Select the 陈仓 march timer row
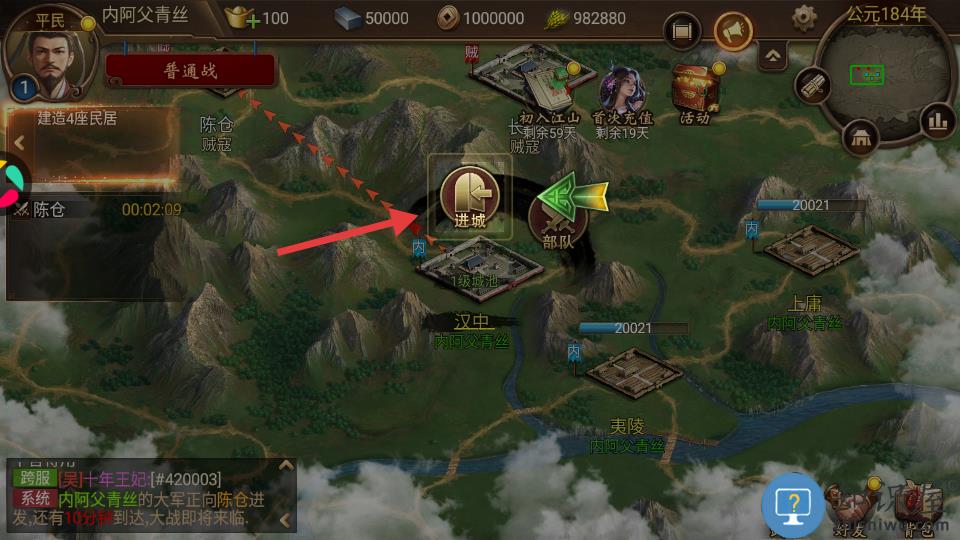This screenshot has width=960, height=540. (95, 210)
